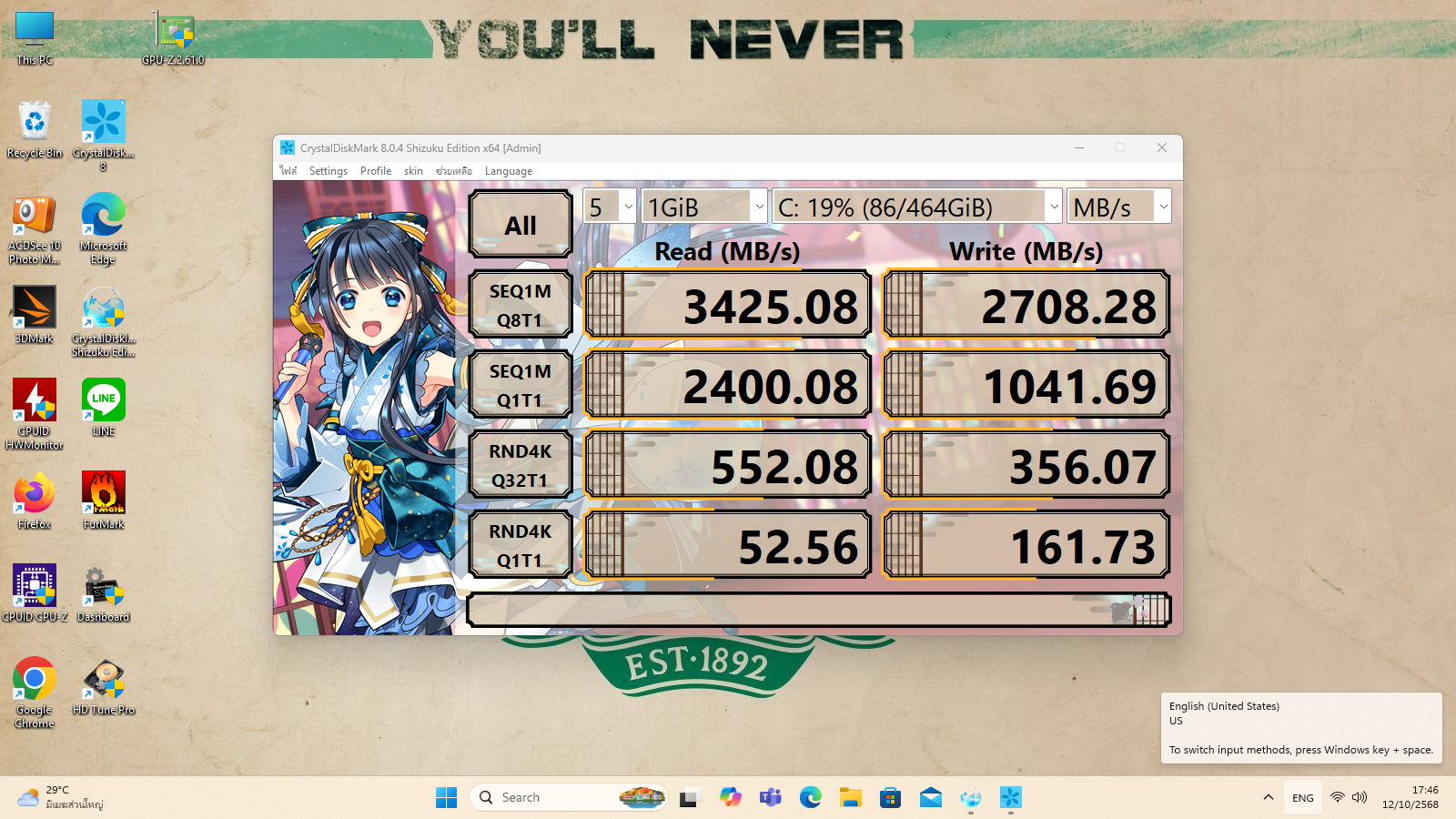This screenshot has height=819, width=1456.
Task: Open the Profile menu
Action: click(376, 171)
